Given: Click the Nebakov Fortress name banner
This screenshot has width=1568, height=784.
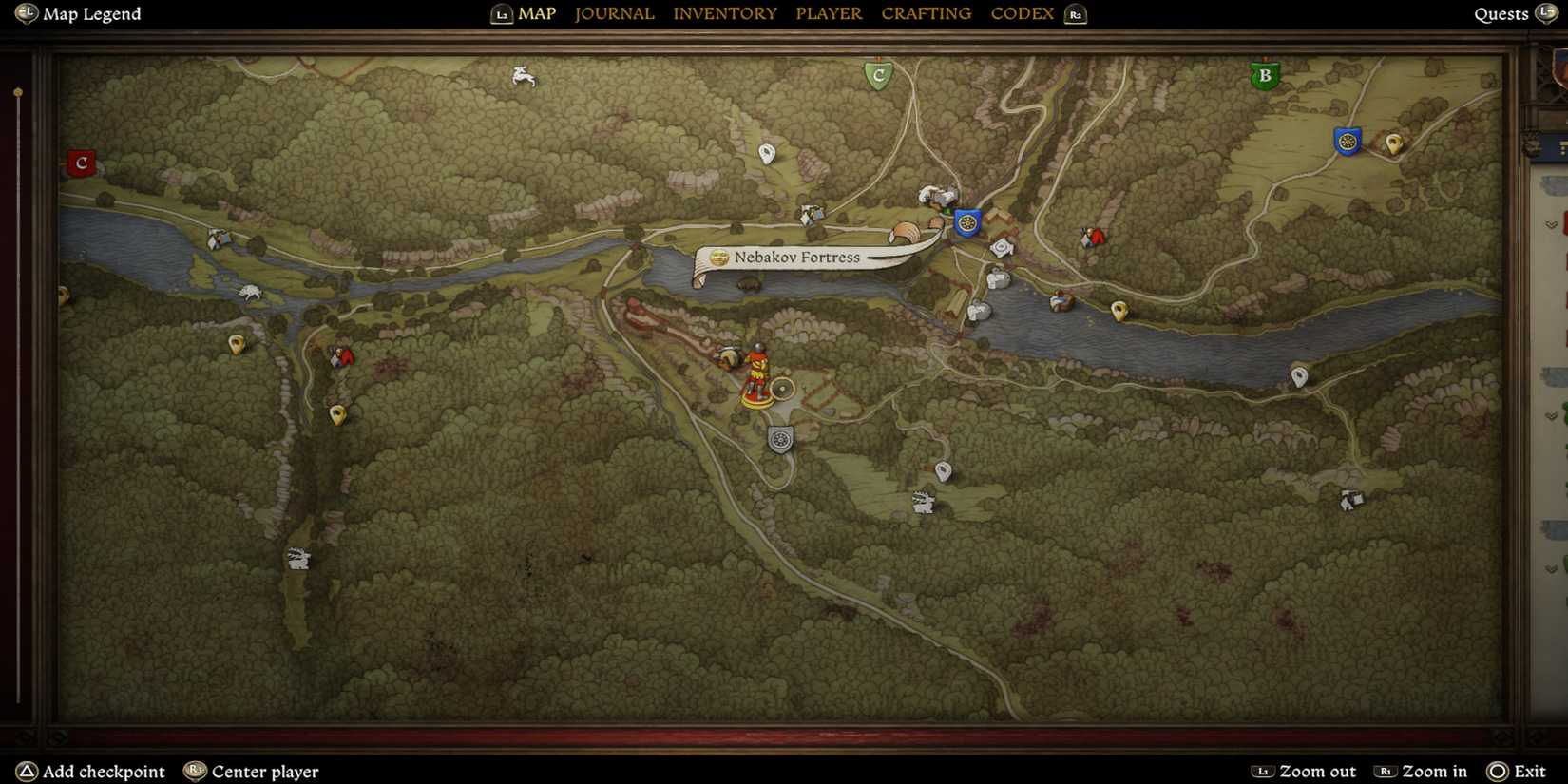Looking at the screenshot, I should (796, 258).
